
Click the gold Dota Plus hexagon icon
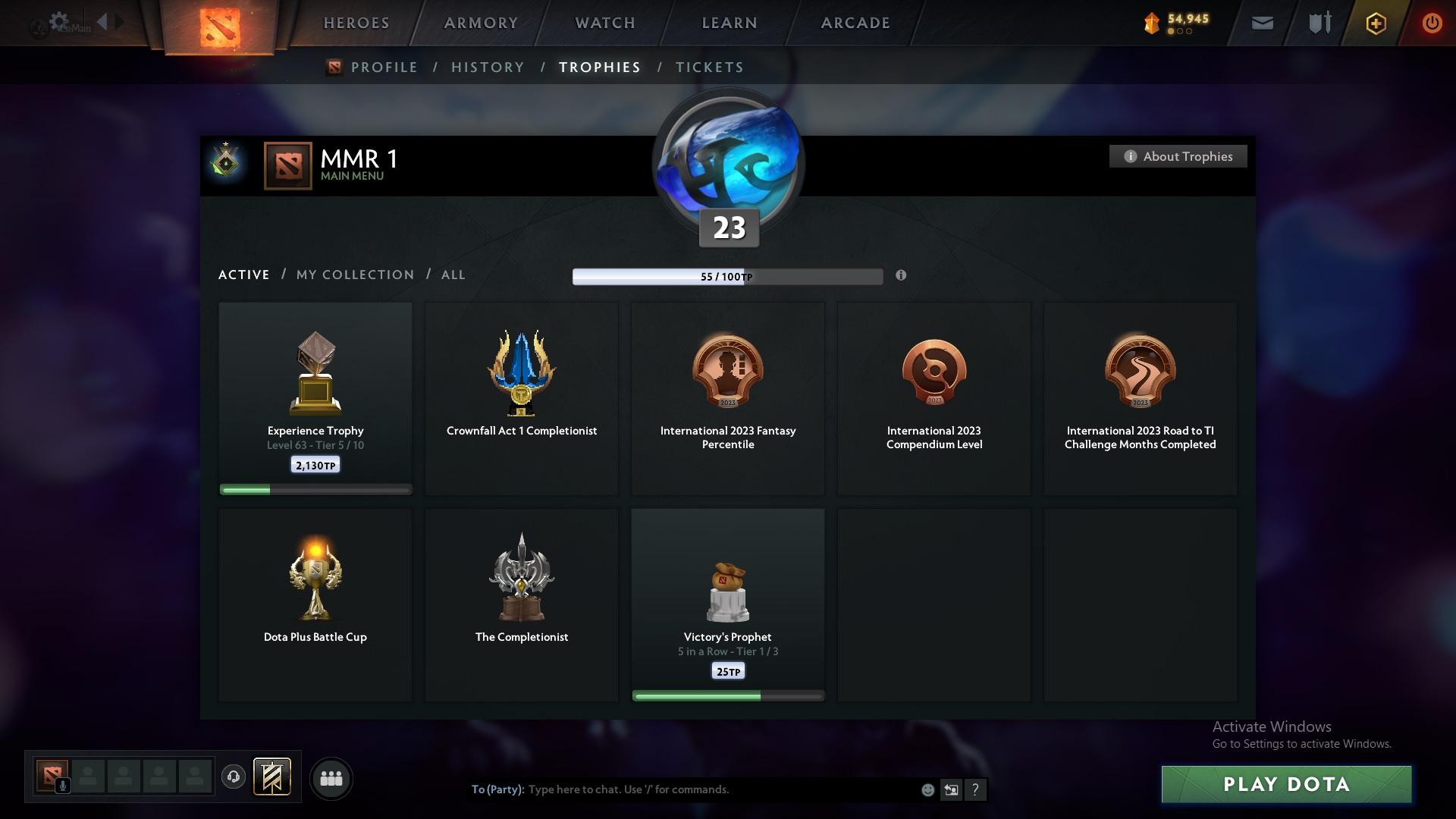[1375, 23]
